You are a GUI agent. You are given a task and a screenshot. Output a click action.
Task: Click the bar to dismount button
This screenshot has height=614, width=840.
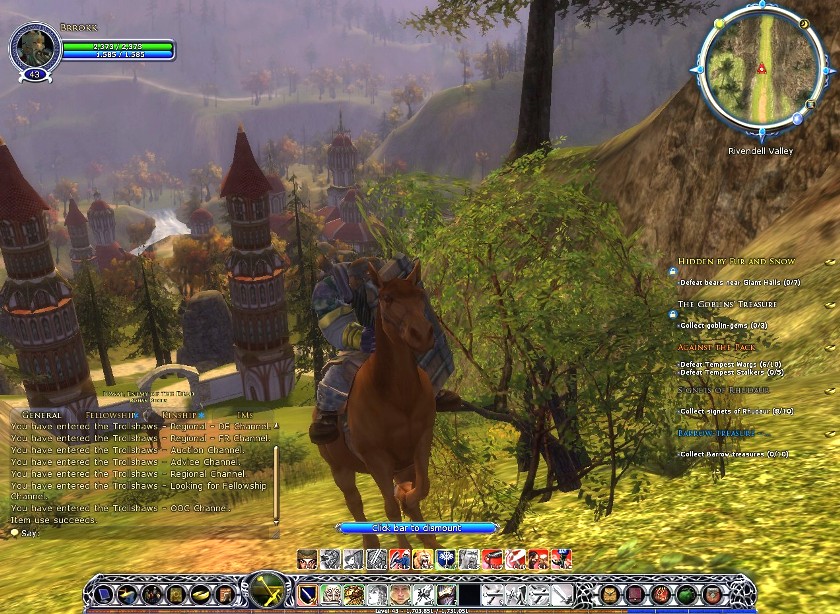click(417, 527)
